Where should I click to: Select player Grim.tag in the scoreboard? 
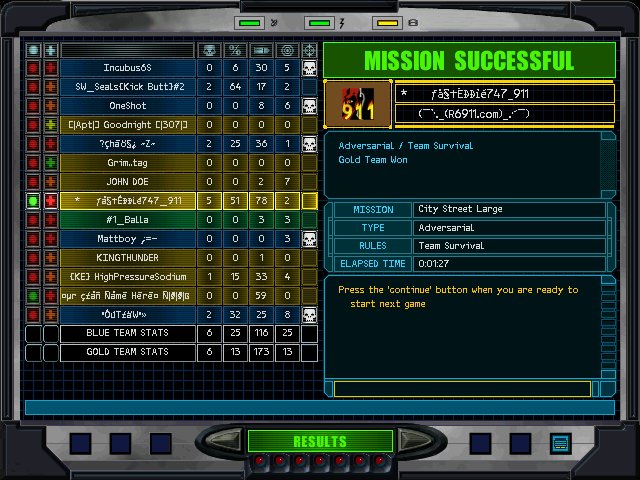(127, 163)
